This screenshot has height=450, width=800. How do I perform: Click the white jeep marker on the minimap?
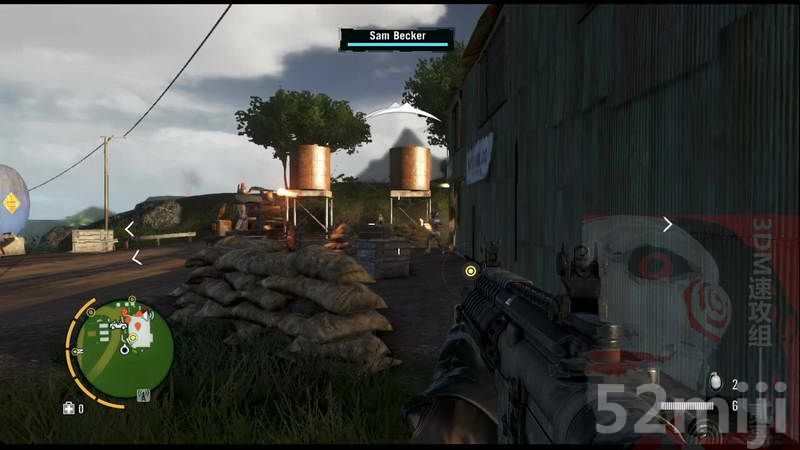(118, 325)
